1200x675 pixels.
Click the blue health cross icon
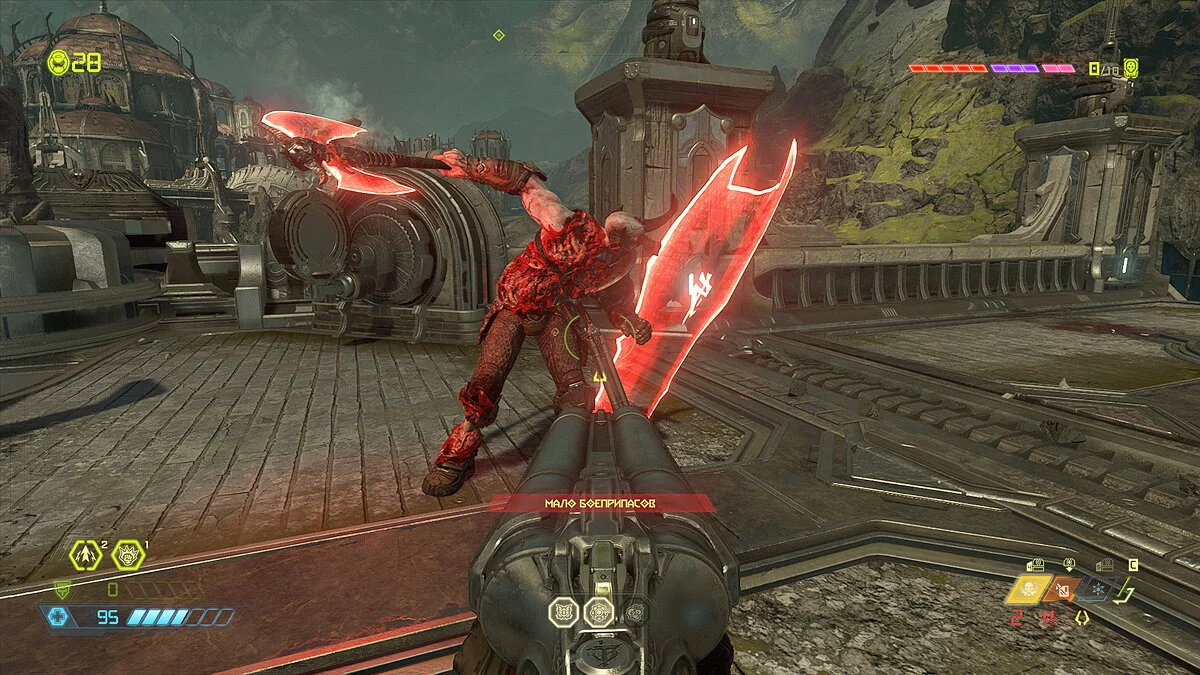point(58,617)
